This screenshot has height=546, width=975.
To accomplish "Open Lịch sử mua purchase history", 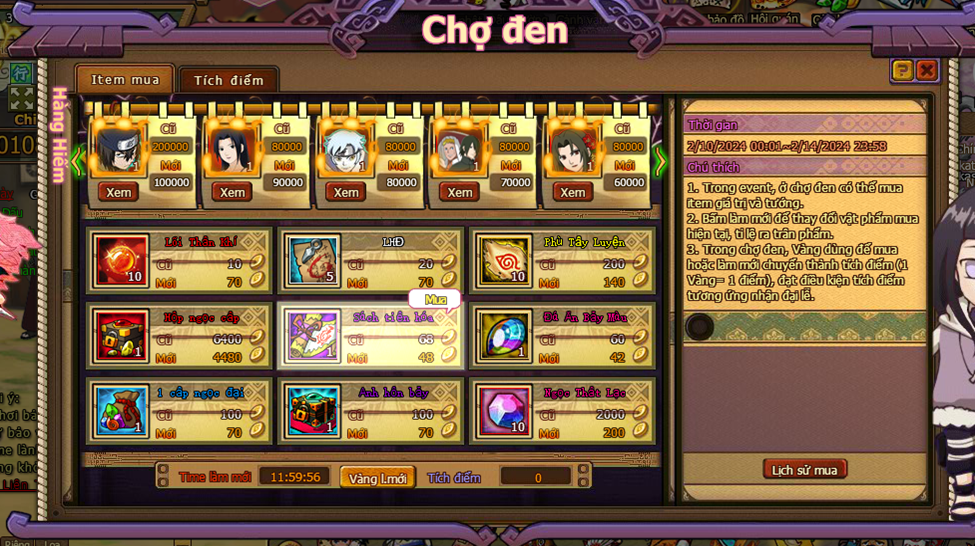I will click(804, 470).
